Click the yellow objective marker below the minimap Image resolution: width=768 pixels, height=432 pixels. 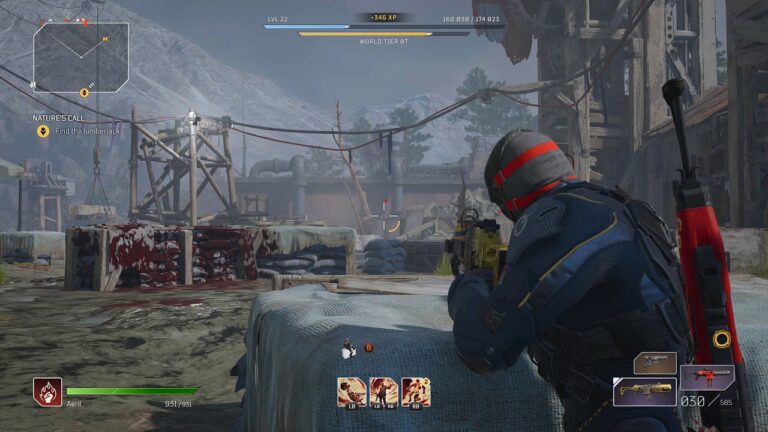84,93
